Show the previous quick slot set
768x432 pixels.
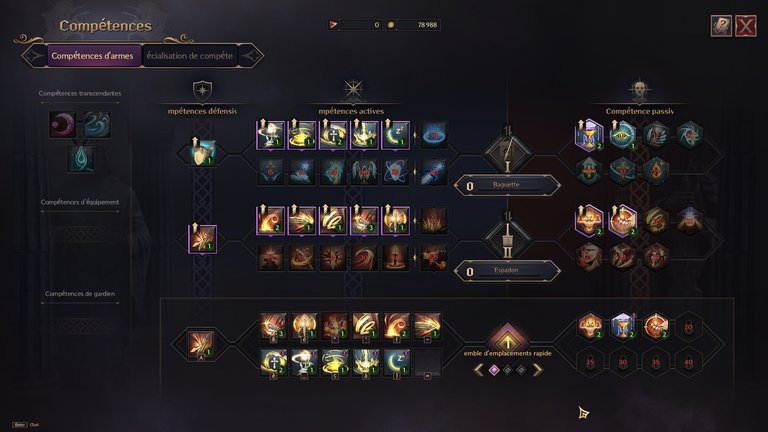pos(479,370)
